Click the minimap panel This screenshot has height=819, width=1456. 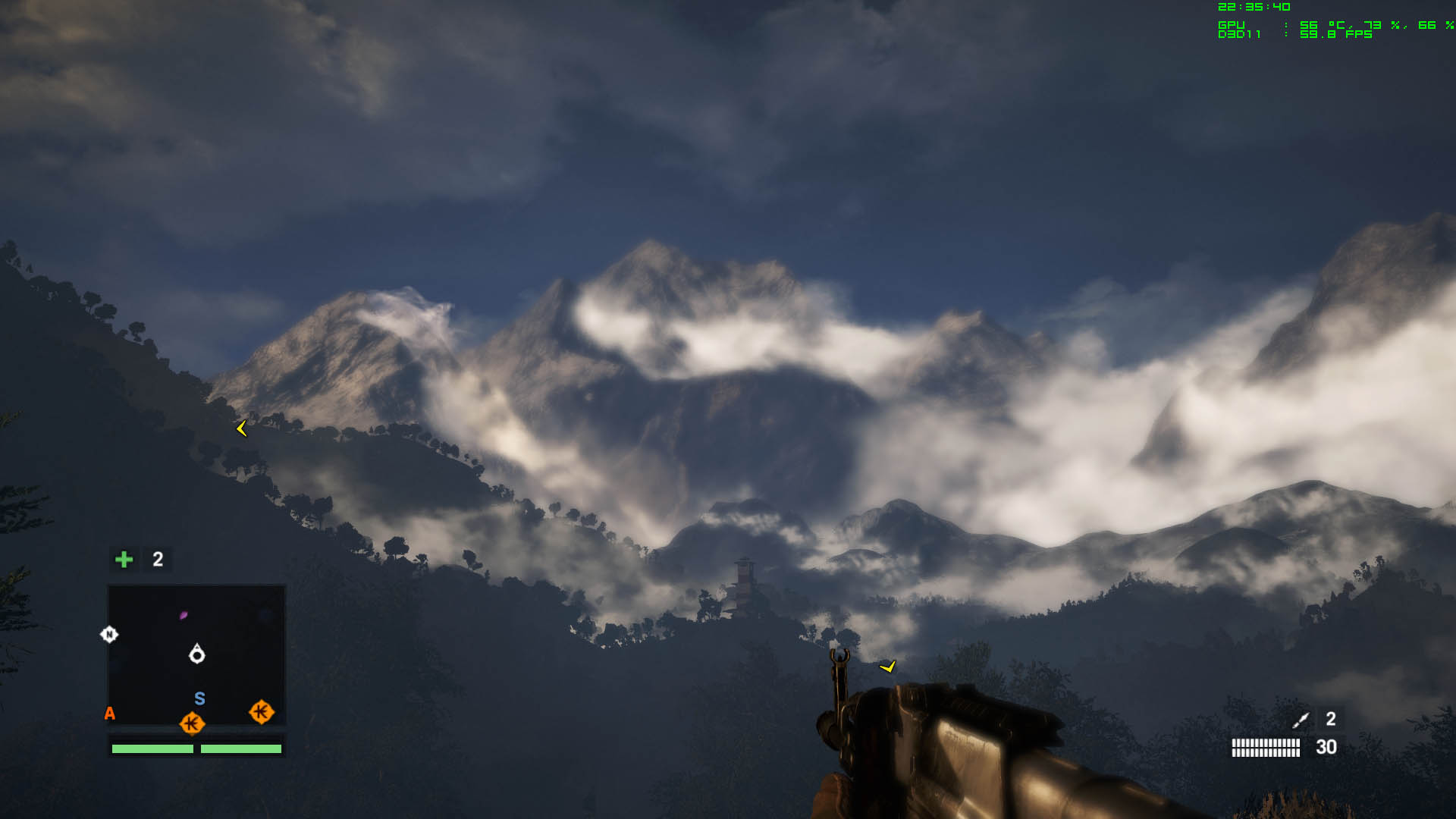click(x=196, y=654)
